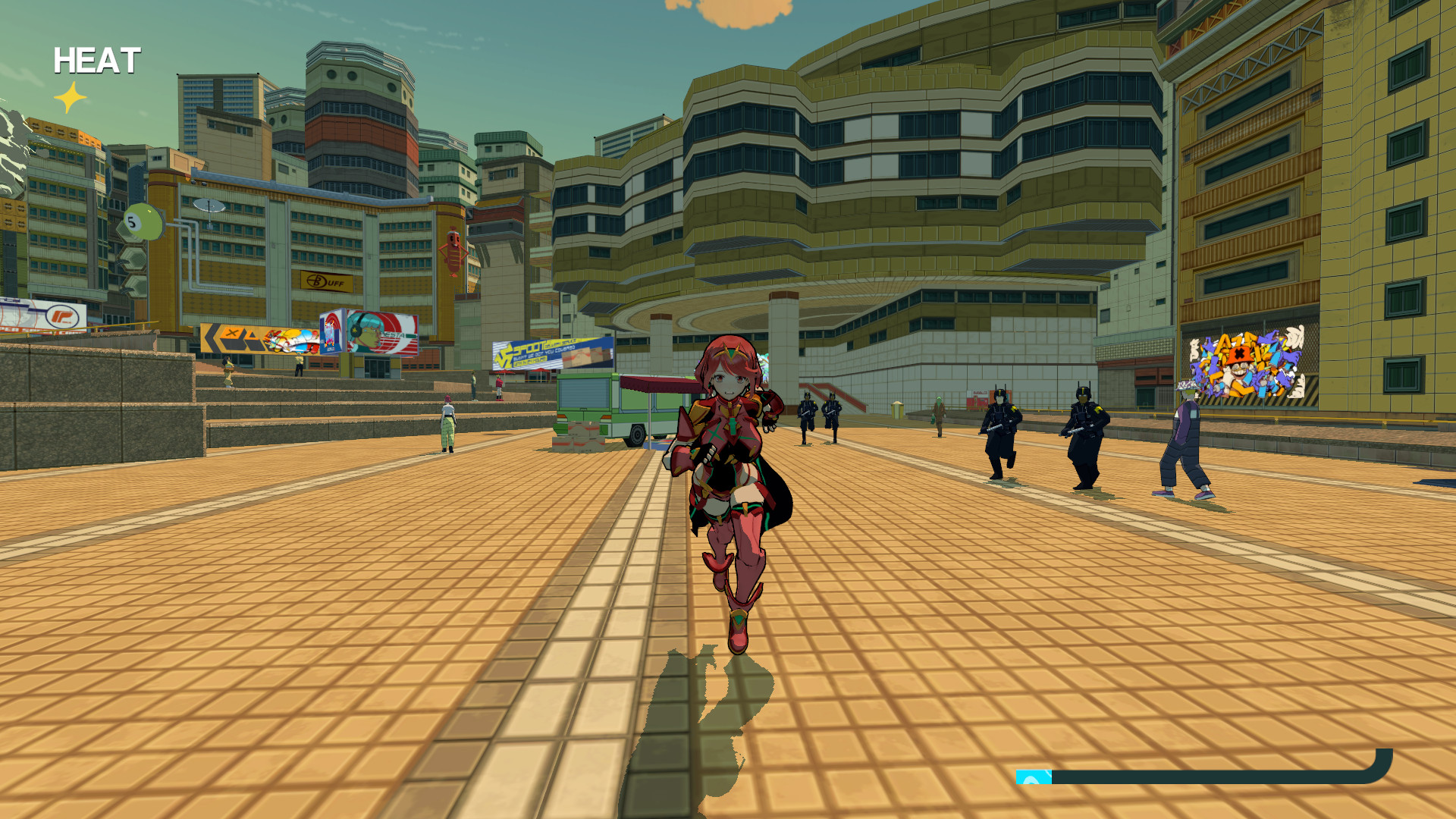Click the HEAT indicator label

tap(97, 61)
